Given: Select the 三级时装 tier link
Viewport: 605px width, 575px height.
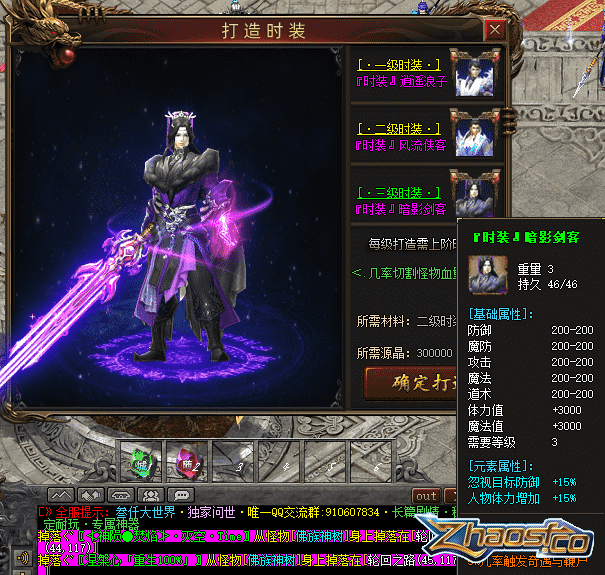Looking at the screenshot, I should point(398,192).
